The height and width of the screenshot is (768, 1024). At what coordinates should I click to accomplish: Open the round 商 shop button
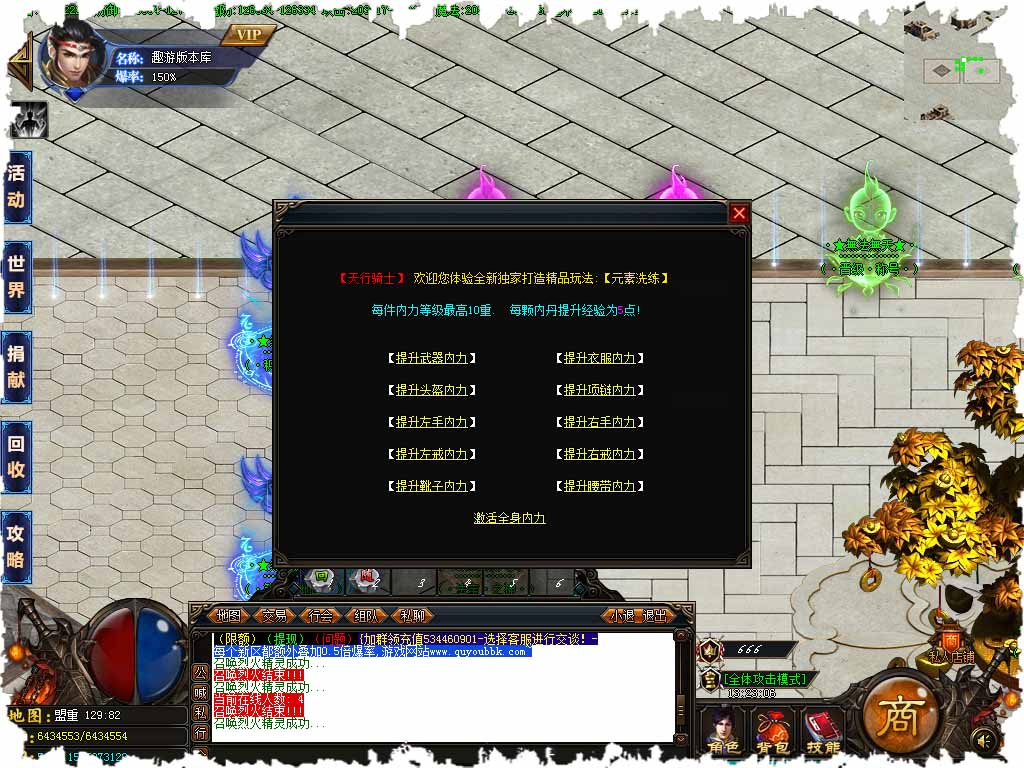898,711
